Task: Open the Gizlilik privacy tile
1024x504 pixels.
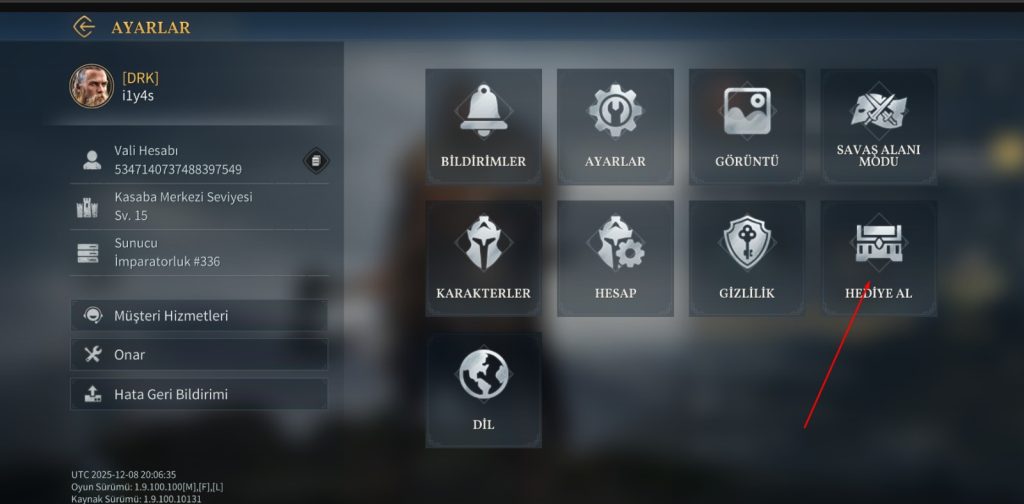Action: (x=747, y=258)
